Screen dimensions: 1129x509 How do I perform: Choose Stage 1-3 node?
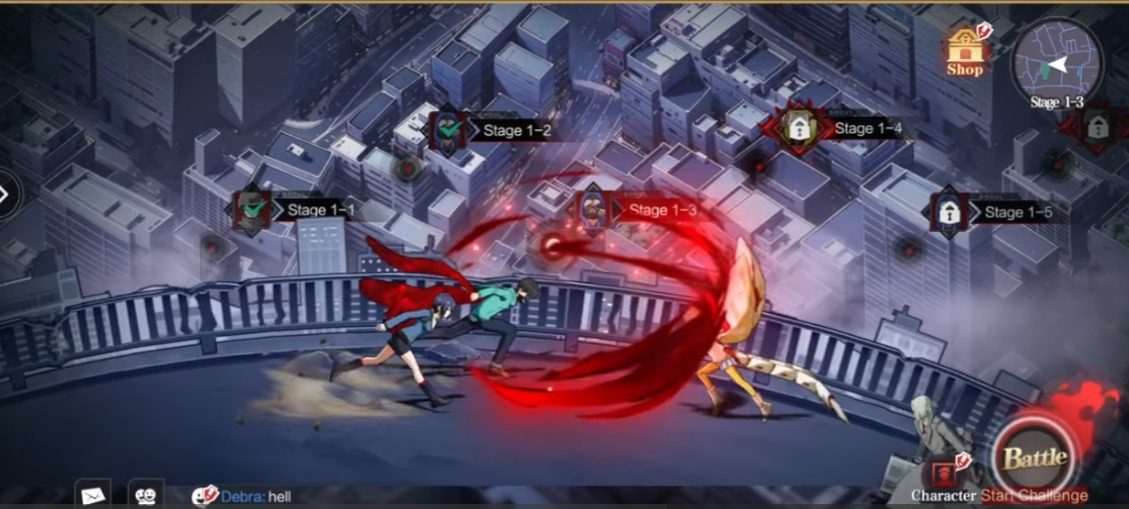tap(594, 210)
